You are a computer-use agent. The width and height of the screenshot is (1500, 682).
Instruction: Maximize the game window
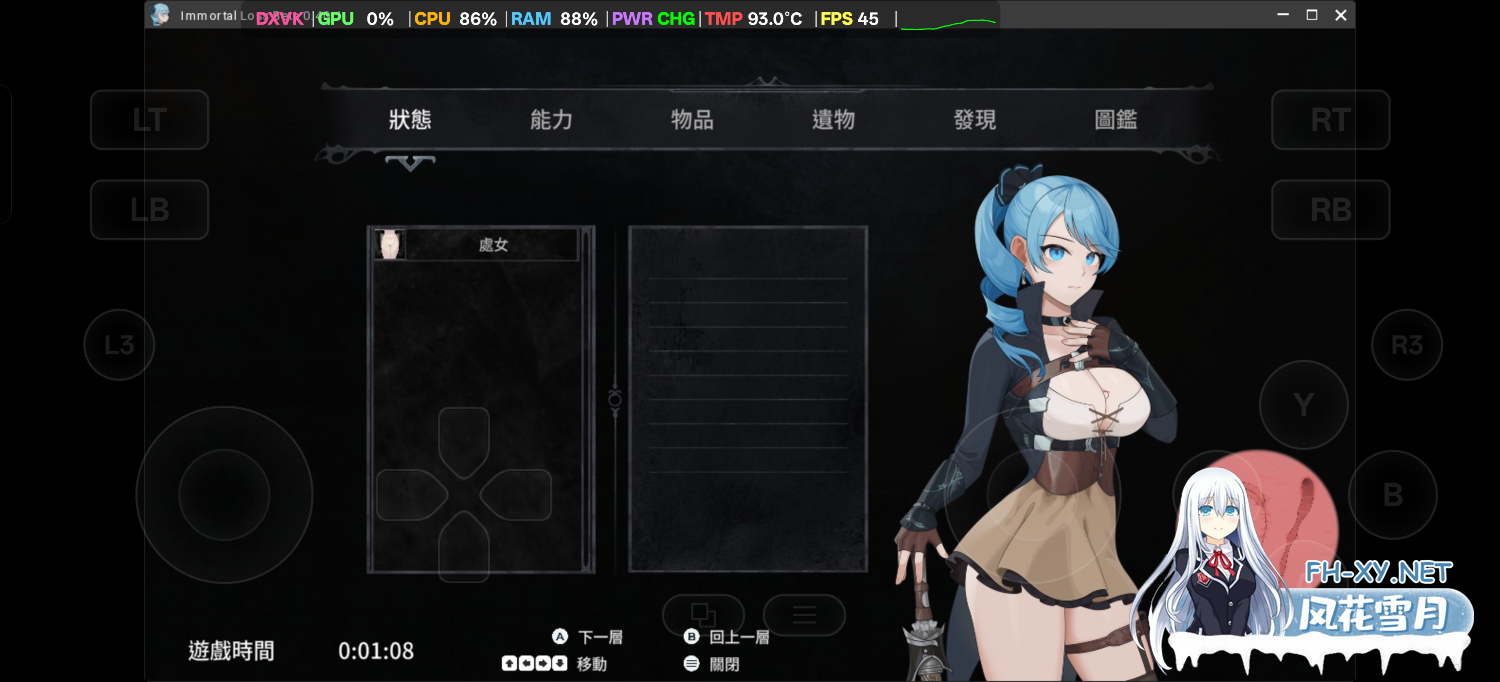[x=1312, y=15]
